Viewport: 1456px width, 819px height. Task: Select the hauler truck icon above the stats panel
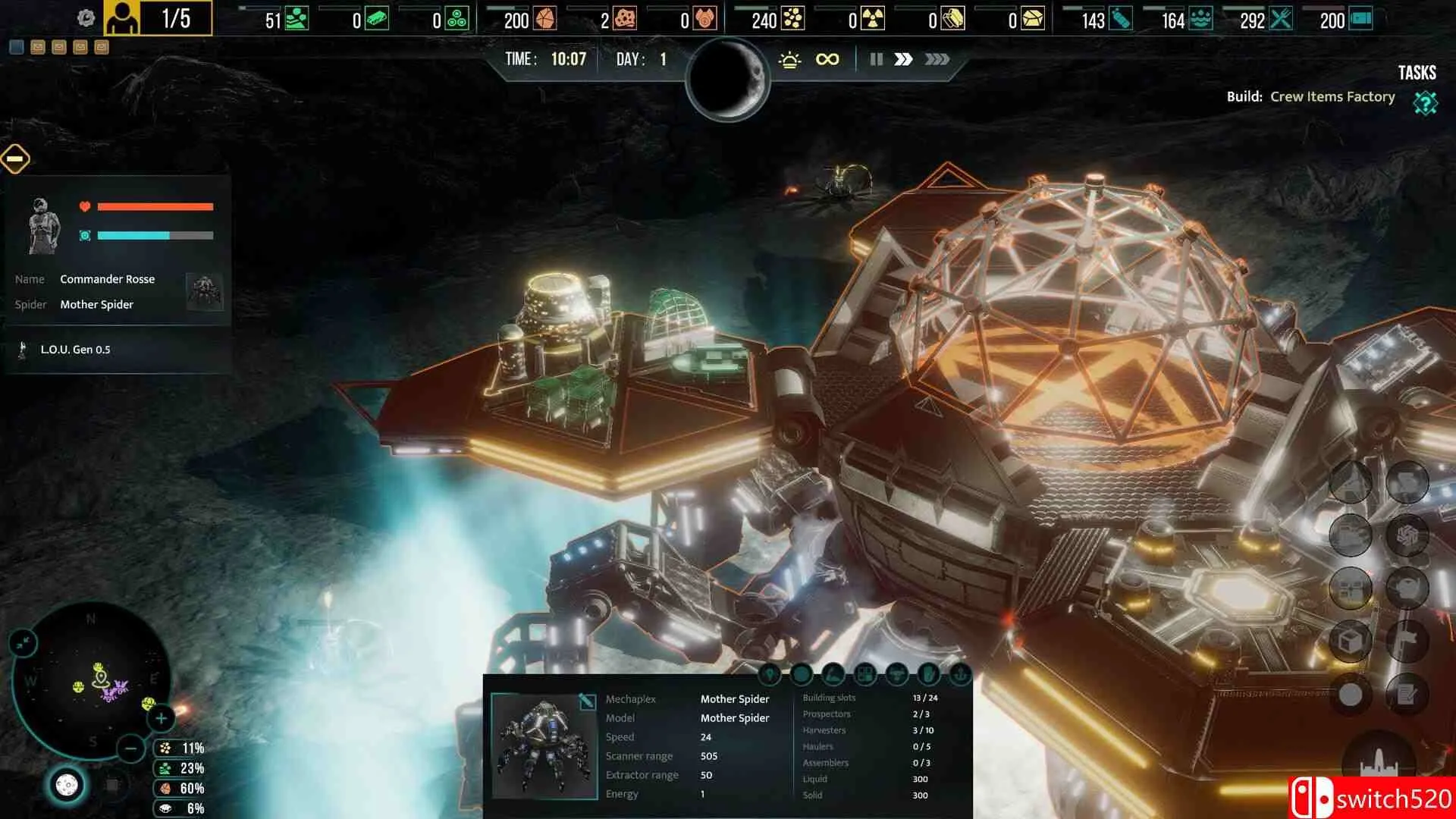click(896, 675)
